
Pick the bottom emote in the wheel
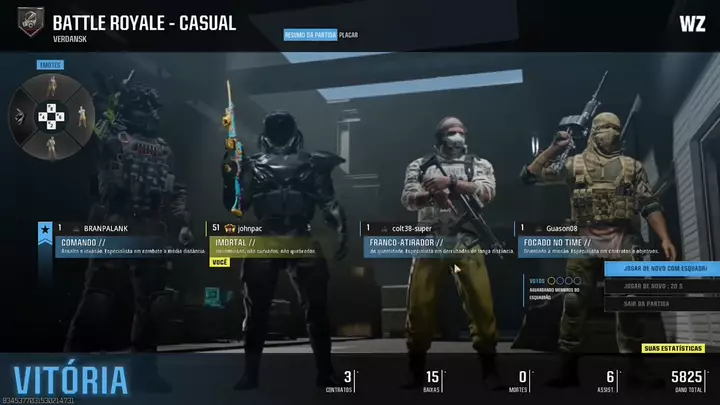[50, 143]
